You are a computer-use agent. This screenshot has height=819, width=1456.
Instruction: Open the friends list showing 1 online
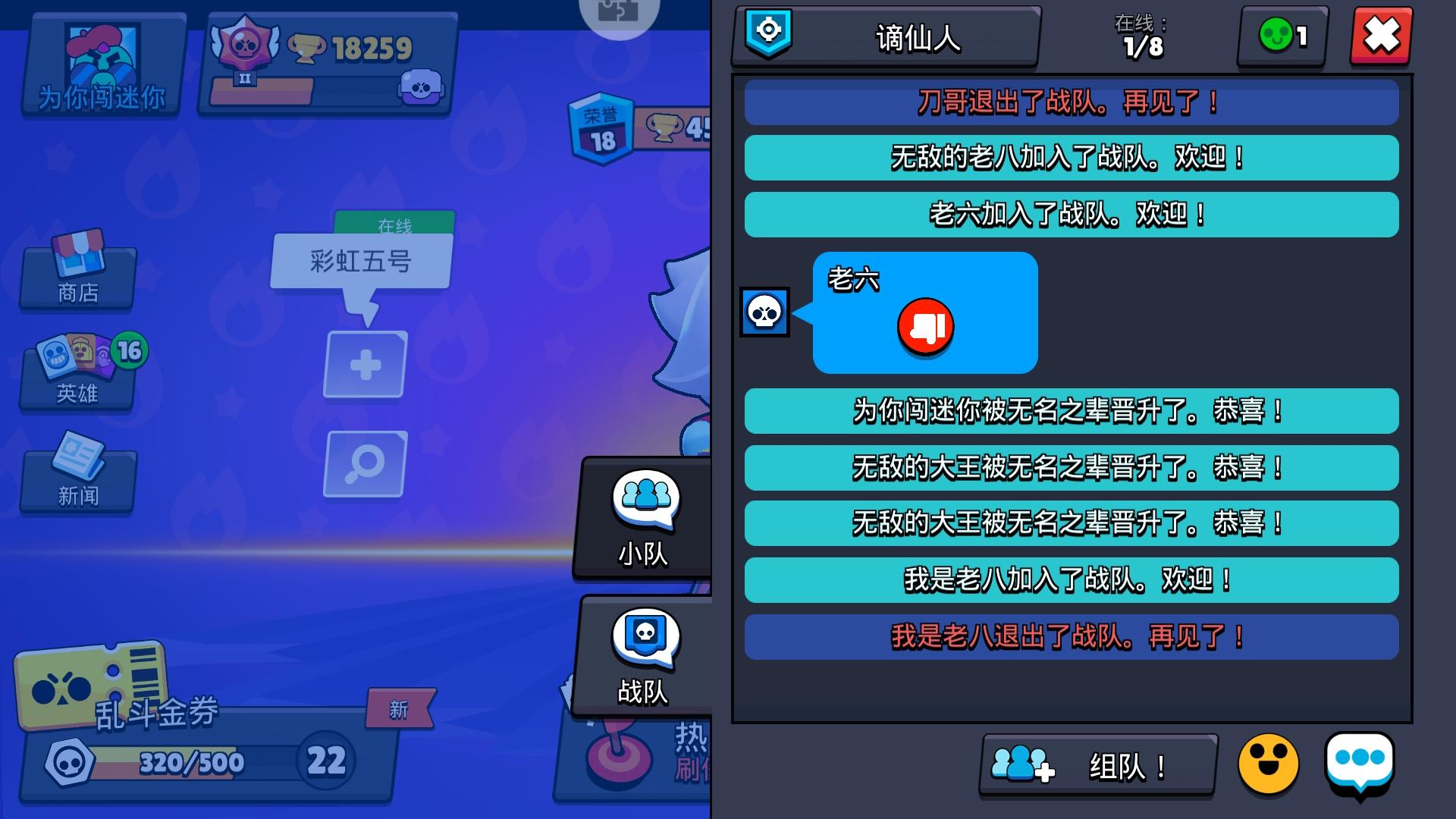pyautogui.click(x=1280, y=36)
